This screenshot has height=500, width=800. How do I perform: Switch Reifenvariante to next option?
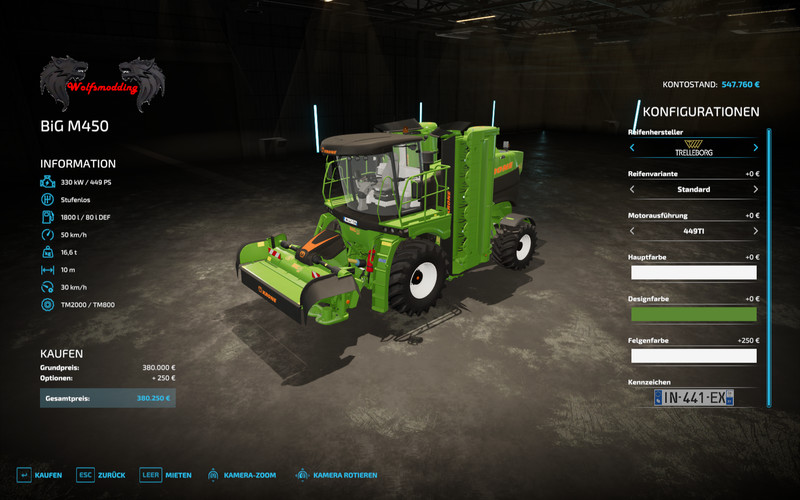pos(755,189)
